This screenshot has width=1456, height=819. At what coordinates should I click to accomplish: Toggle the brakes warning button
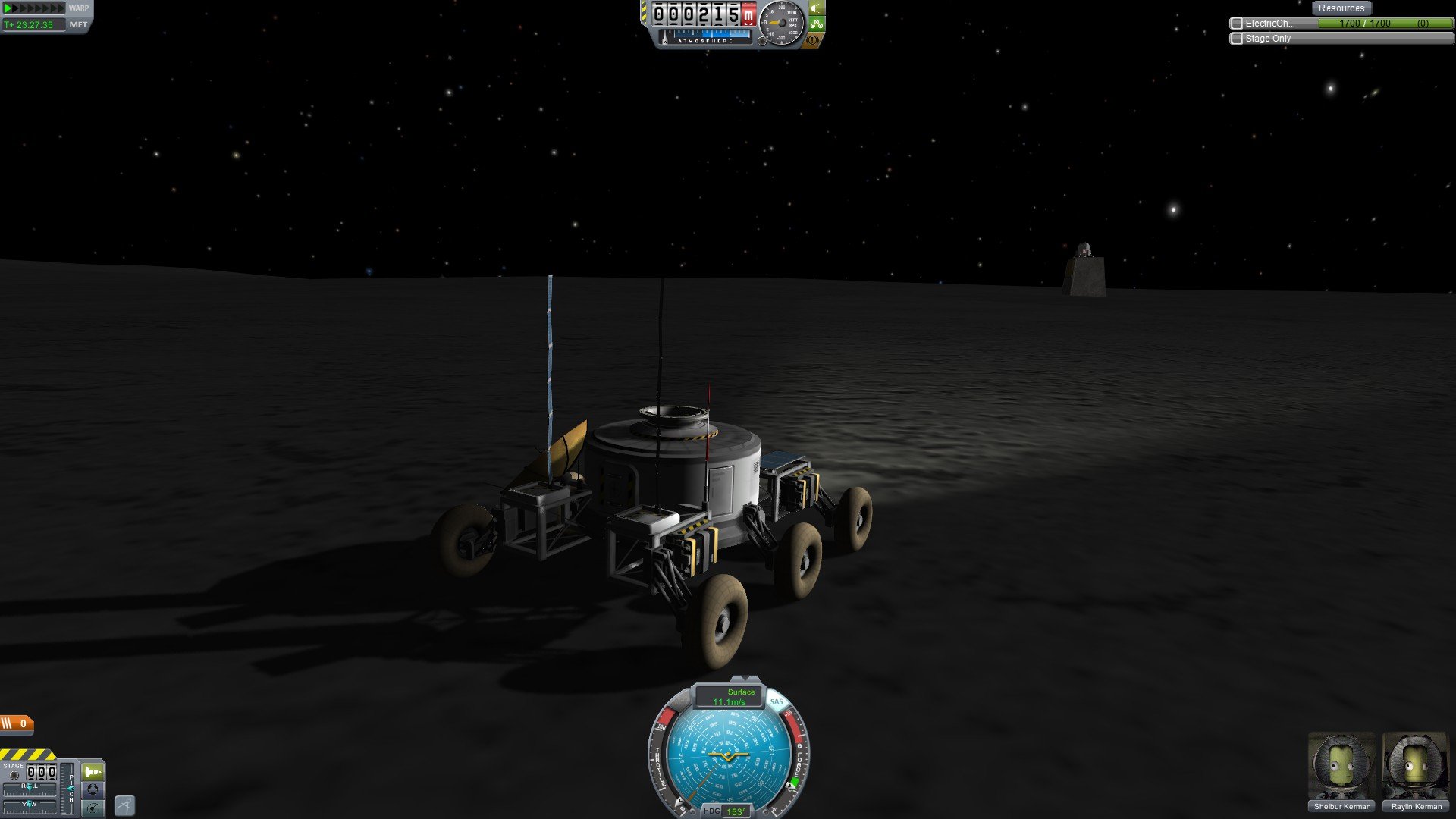[x=814, y=39]
